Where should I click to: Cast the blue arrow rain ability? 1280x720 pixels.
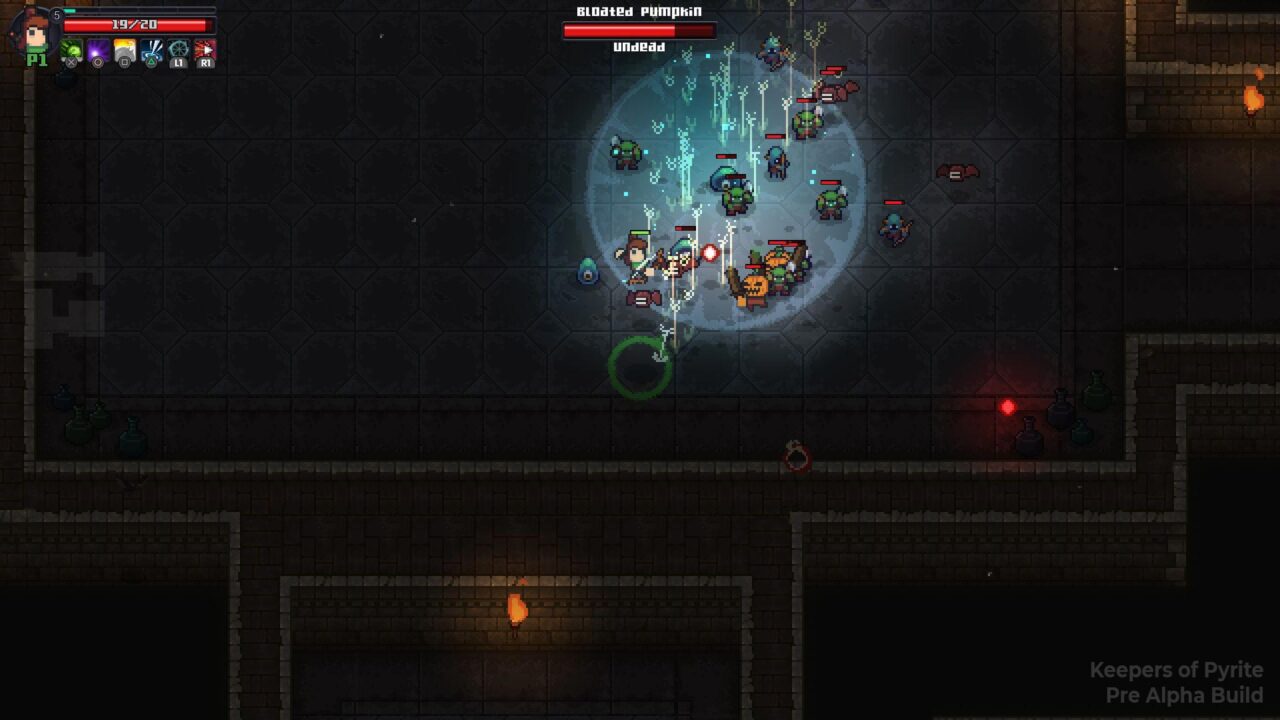(152, 50)
